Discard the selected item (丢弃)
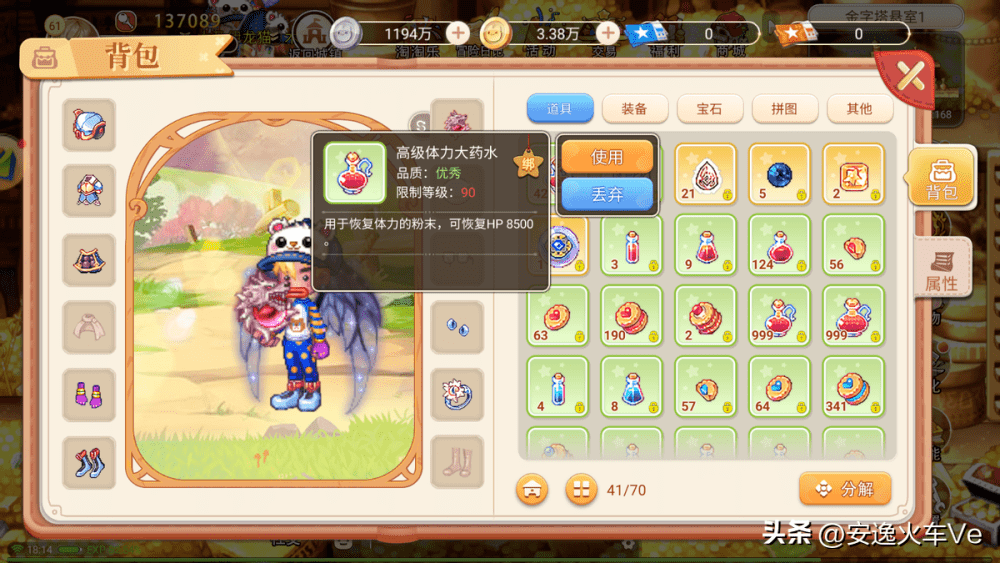The width and height of the screenshot is (1000, 563). 607,194
